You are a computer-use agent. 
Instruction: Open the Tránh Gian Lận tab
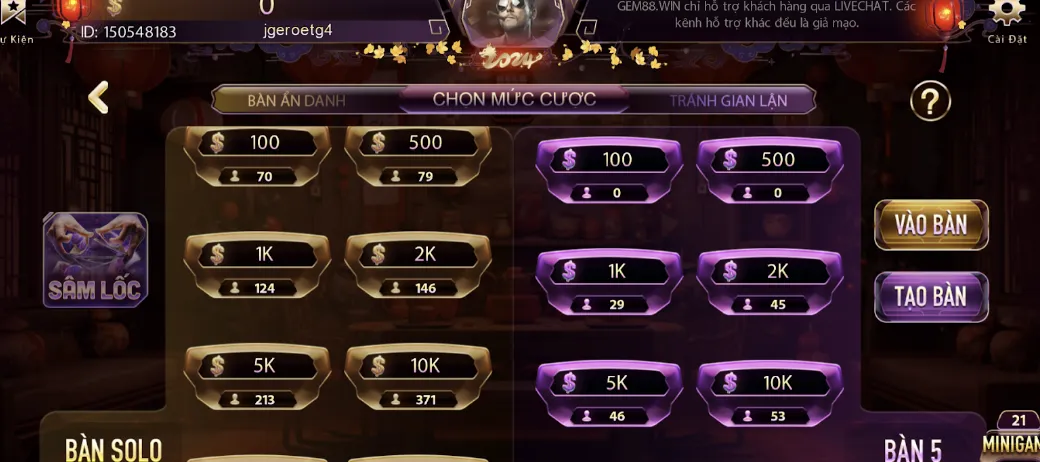point(728,100)
